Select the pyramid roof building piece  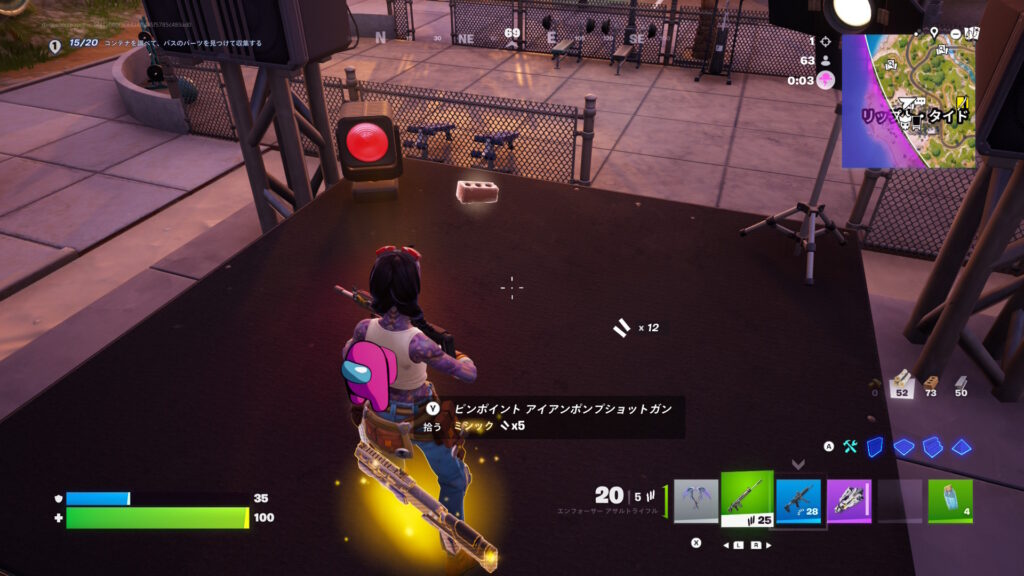[x=961, y=447]
